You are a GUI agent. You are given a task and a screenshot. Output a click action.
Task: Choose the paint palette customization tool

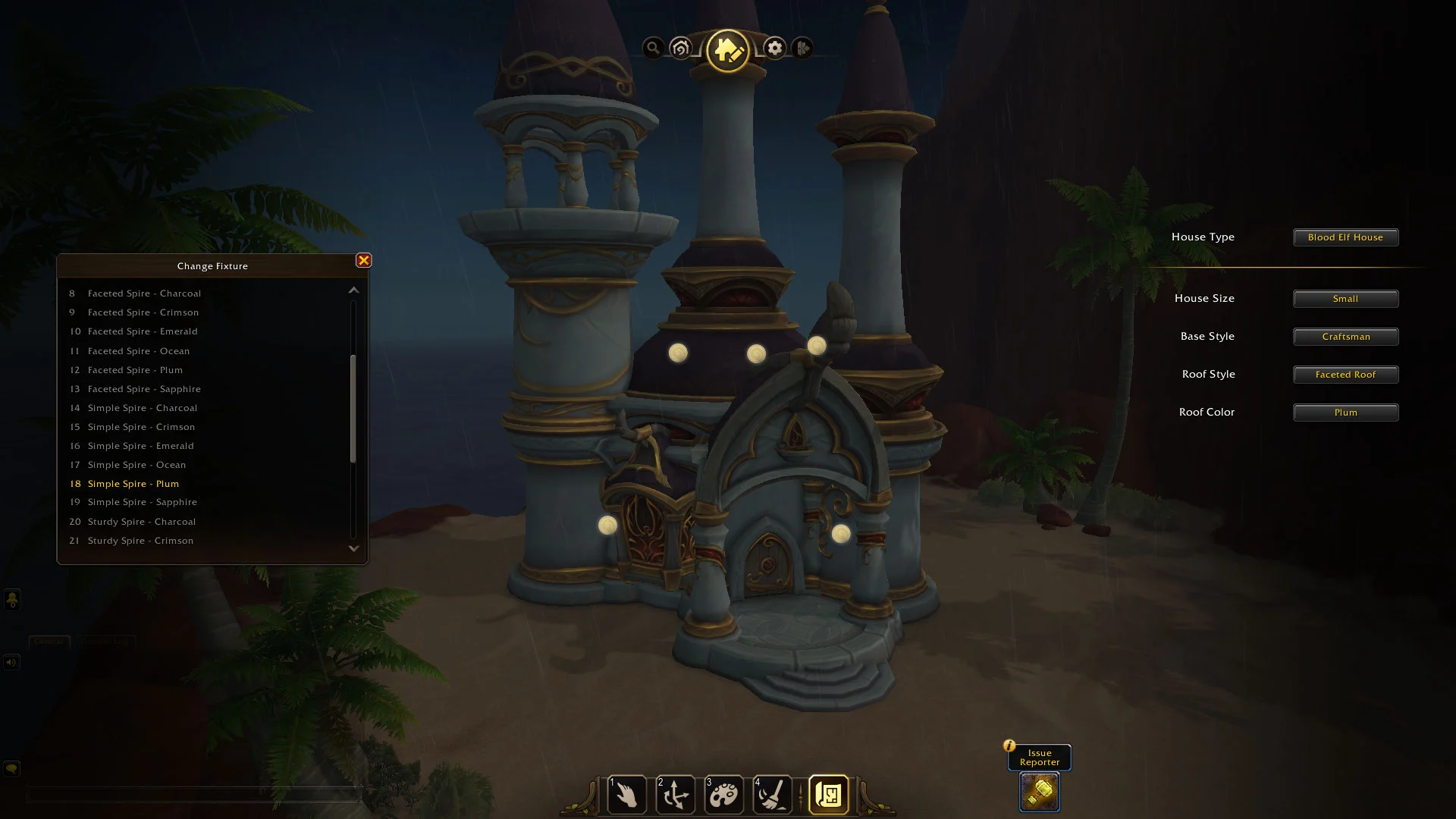[x=724, y=795]
